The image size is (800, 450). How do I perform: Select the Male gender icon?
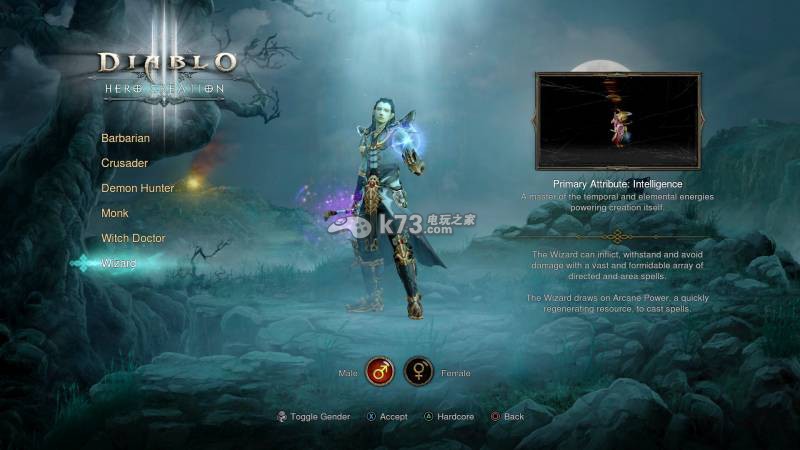(x=379, y=372)
